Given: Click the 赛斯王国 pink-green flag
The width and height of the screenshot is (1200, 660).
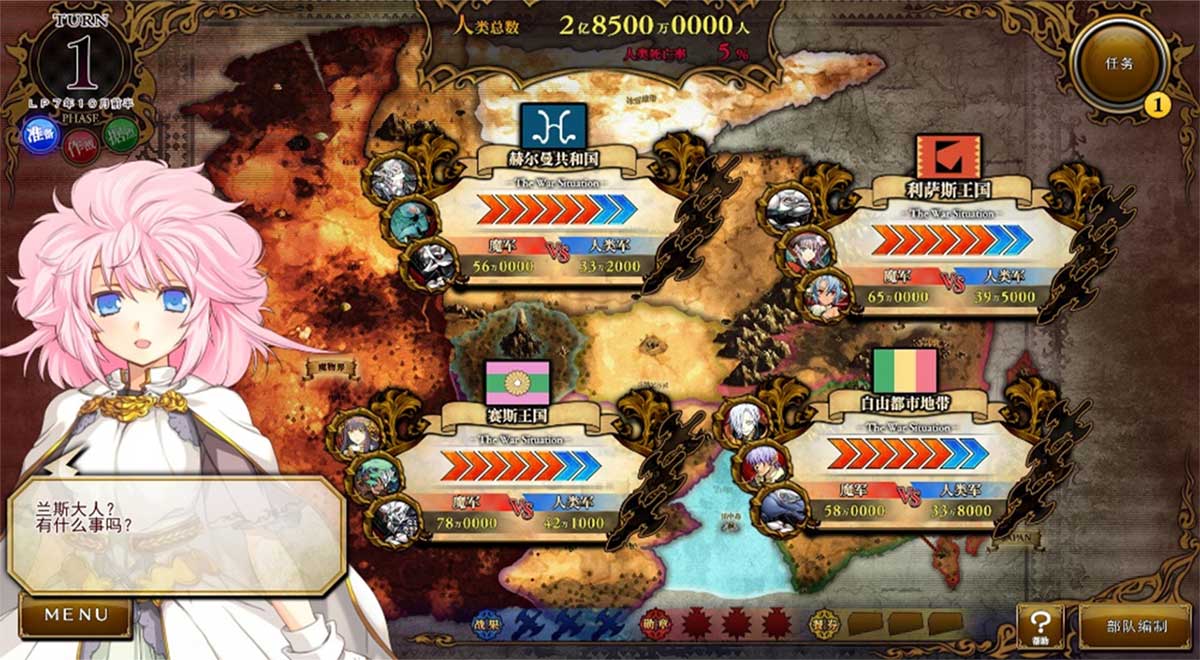Looking at the screenshot, I should pos(517,382).
